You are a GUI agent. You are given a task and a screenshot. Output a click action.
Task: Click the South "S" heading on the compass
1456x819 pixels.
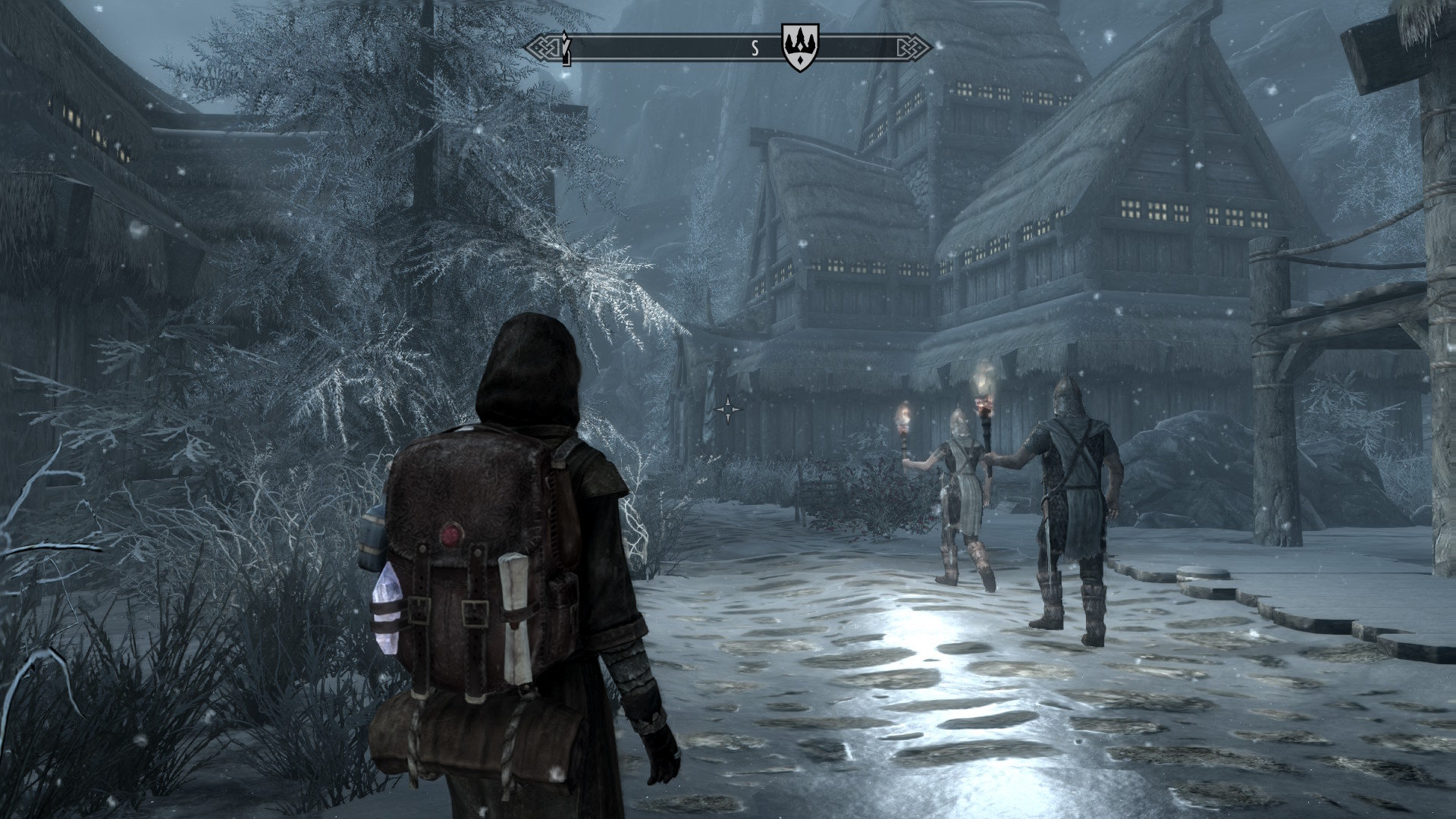click(755, 49)
